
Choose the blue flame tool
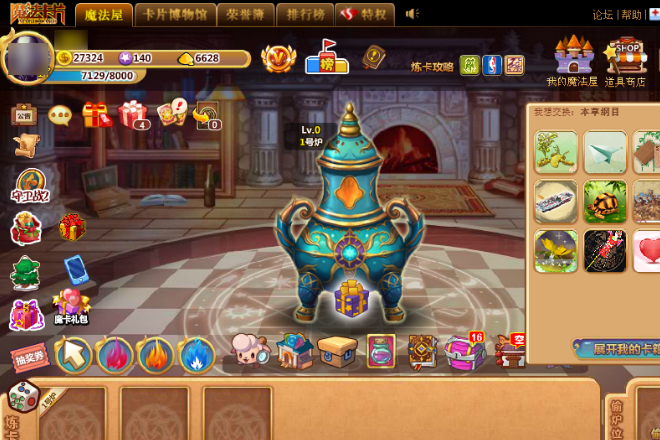(x=197, y=355)
